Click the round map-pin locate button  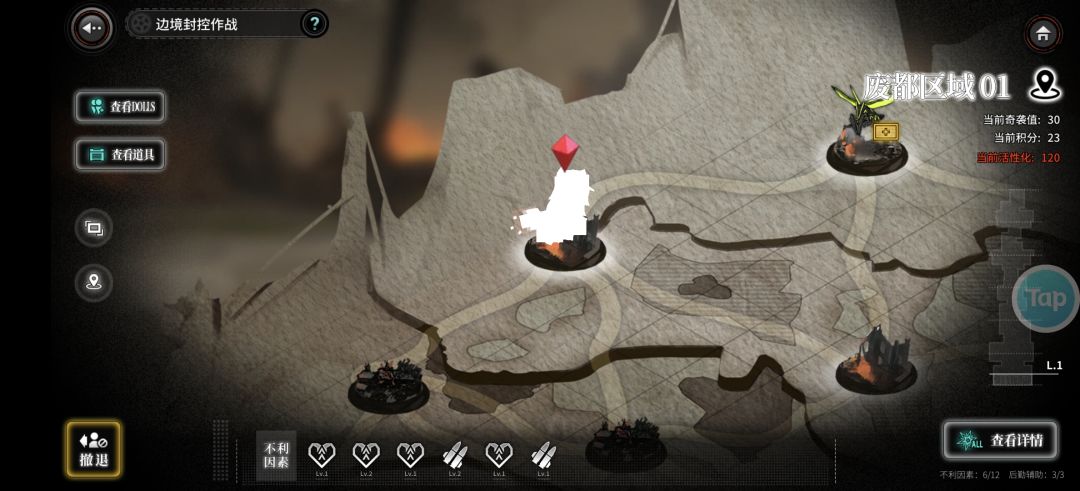[x=94, y=282]
